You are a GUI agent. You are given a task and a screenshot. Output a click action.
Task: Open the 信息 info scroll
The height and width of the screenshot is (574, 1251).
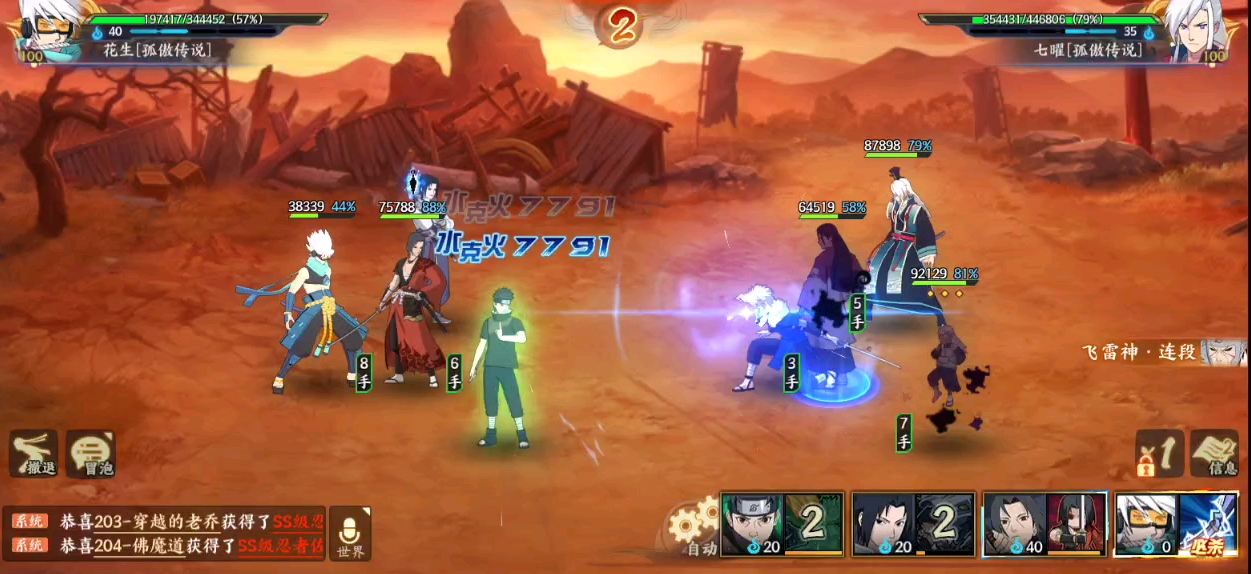pos(1214,453)
